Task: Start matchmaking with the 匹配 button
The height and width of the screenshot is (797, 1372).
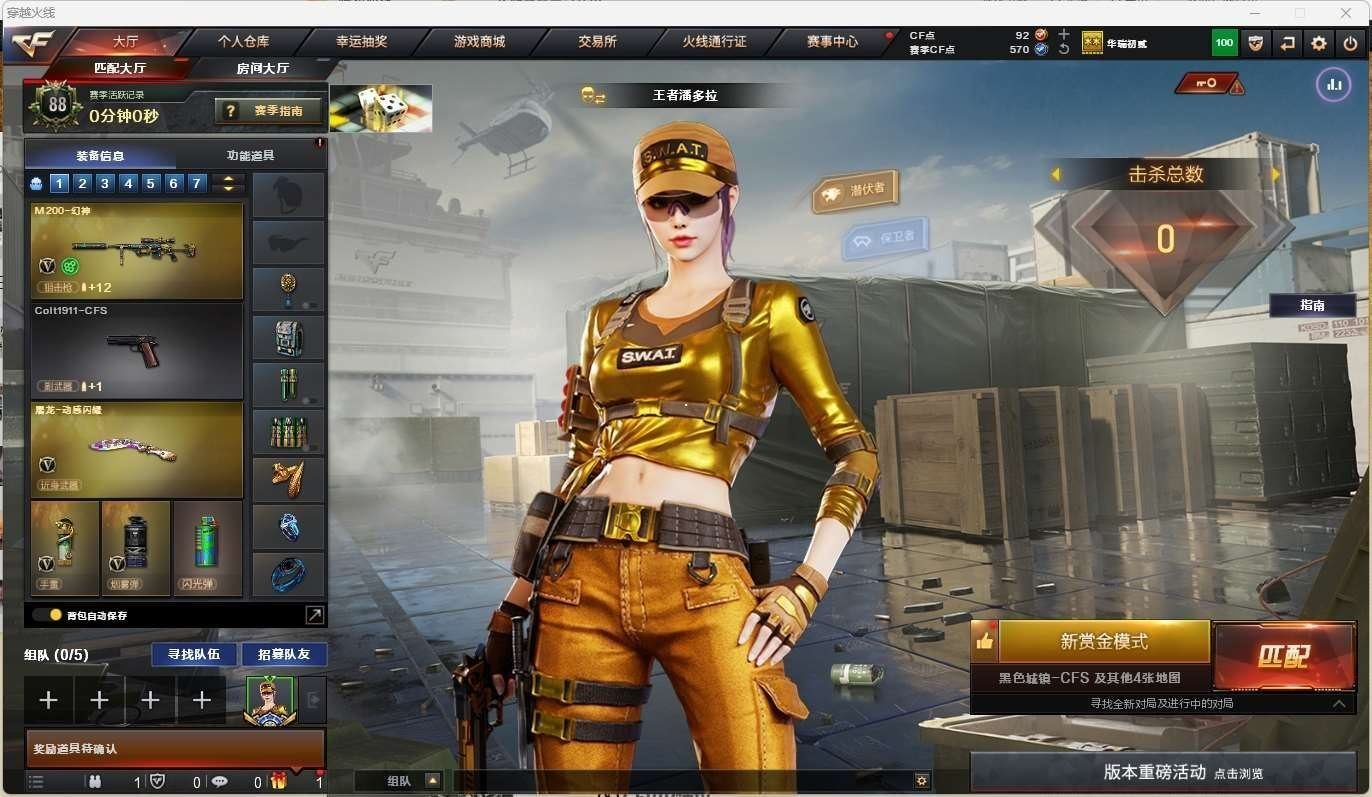Action: [x=1283, y=656]
